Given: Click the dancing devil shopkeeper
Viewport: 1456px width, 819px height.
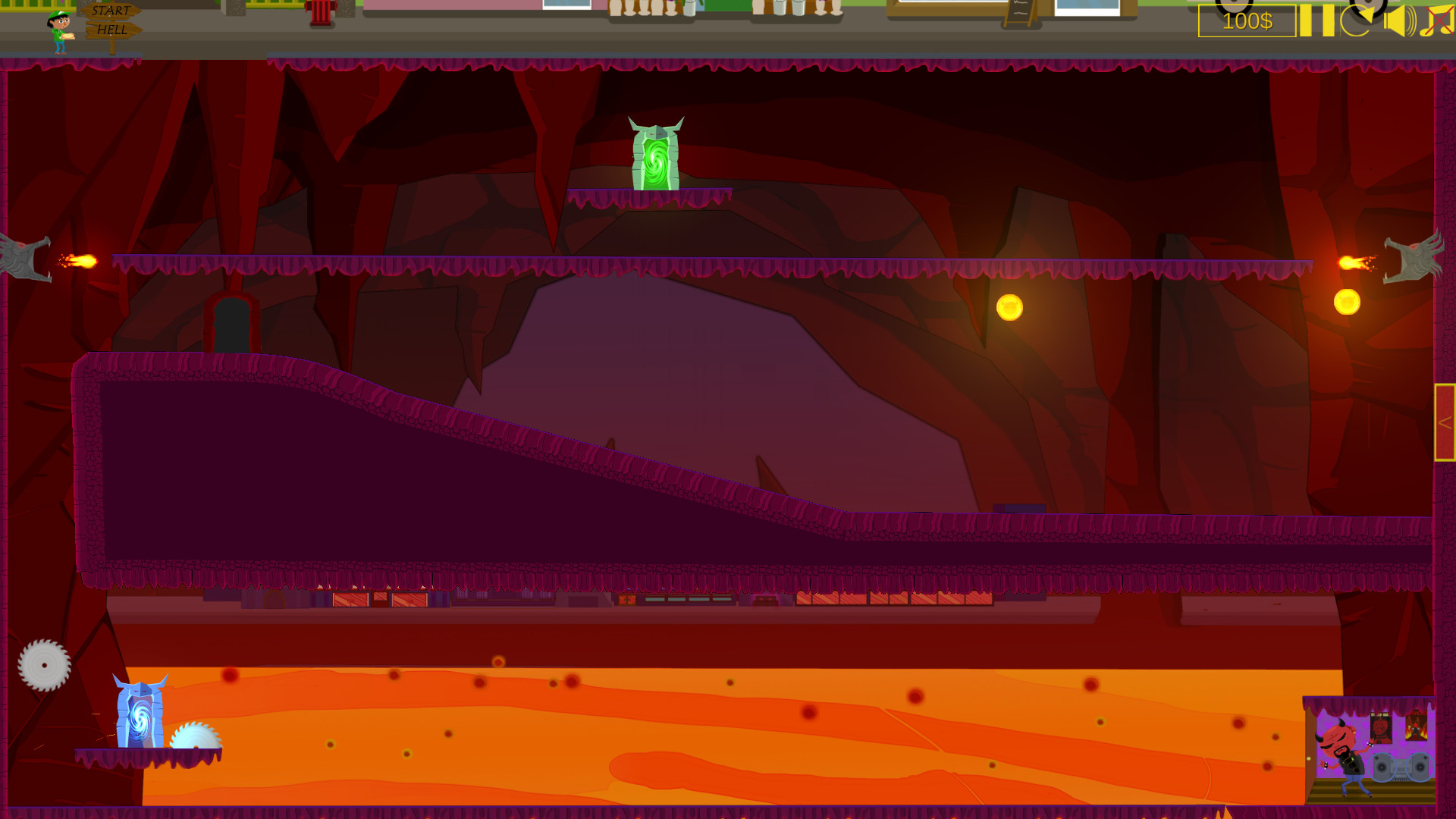Looking at the screenshot, I should 1338,750.
